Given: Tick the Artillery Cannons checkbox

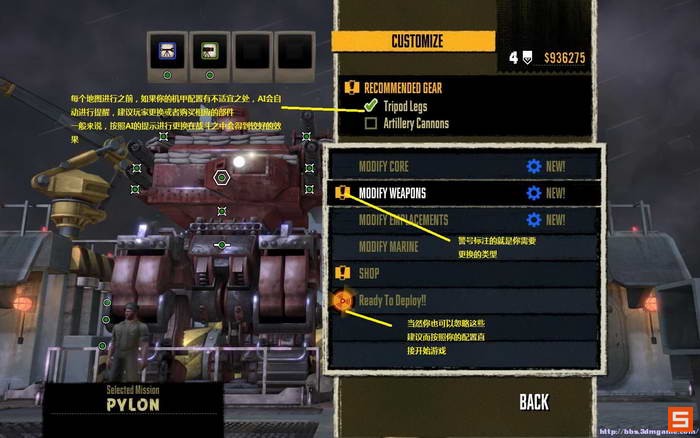Looking at the screenshot, I should click(371, 124).
